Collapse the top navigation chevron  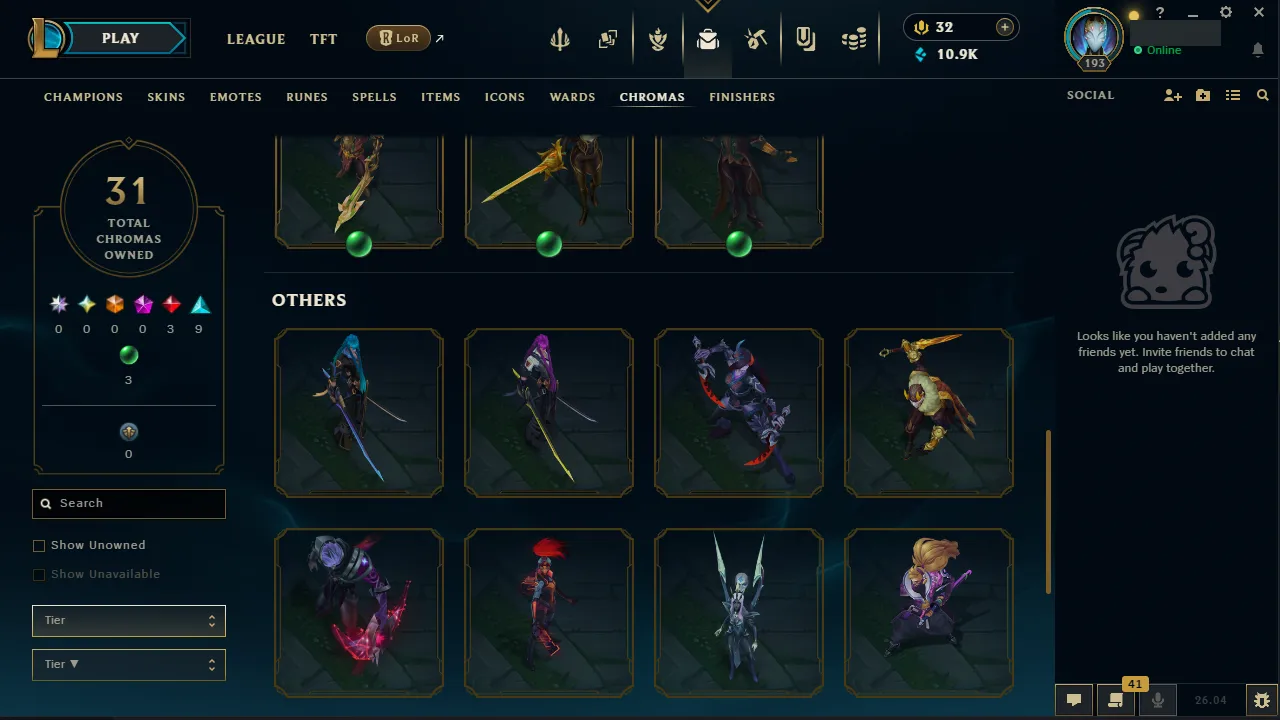[x=708, y=5]
